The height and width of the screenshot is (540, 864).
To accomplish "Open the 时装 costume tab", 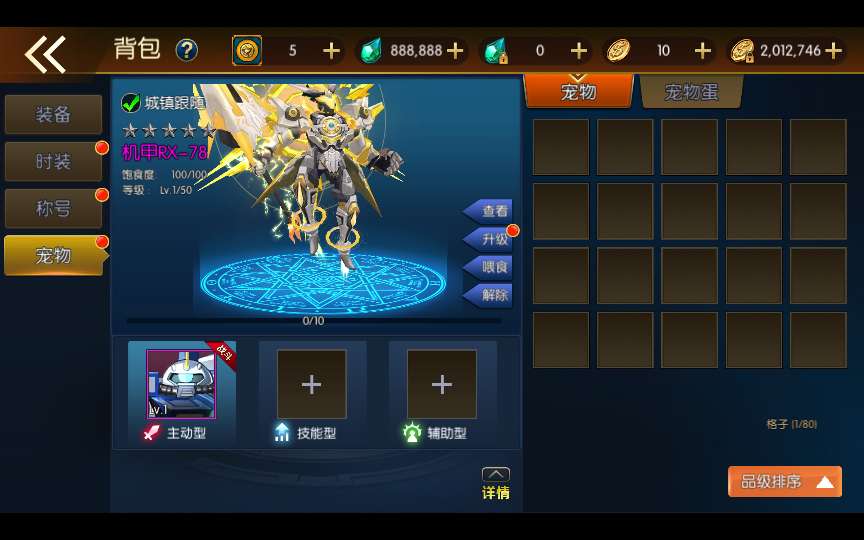I will 53,162.
